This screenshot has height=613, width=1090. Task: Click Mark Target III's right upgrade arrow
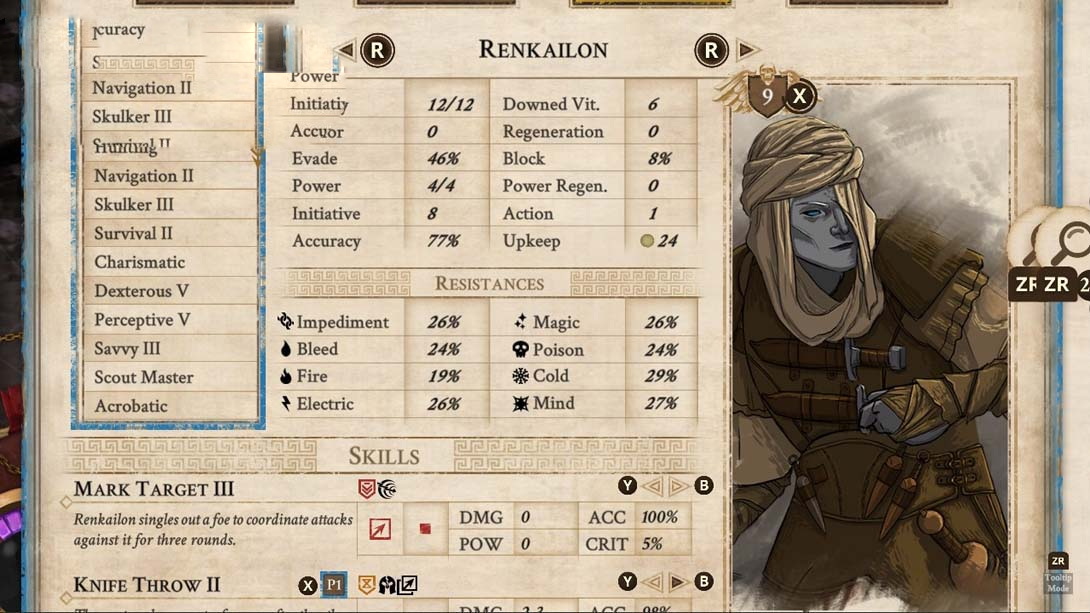tap(678, 487)
